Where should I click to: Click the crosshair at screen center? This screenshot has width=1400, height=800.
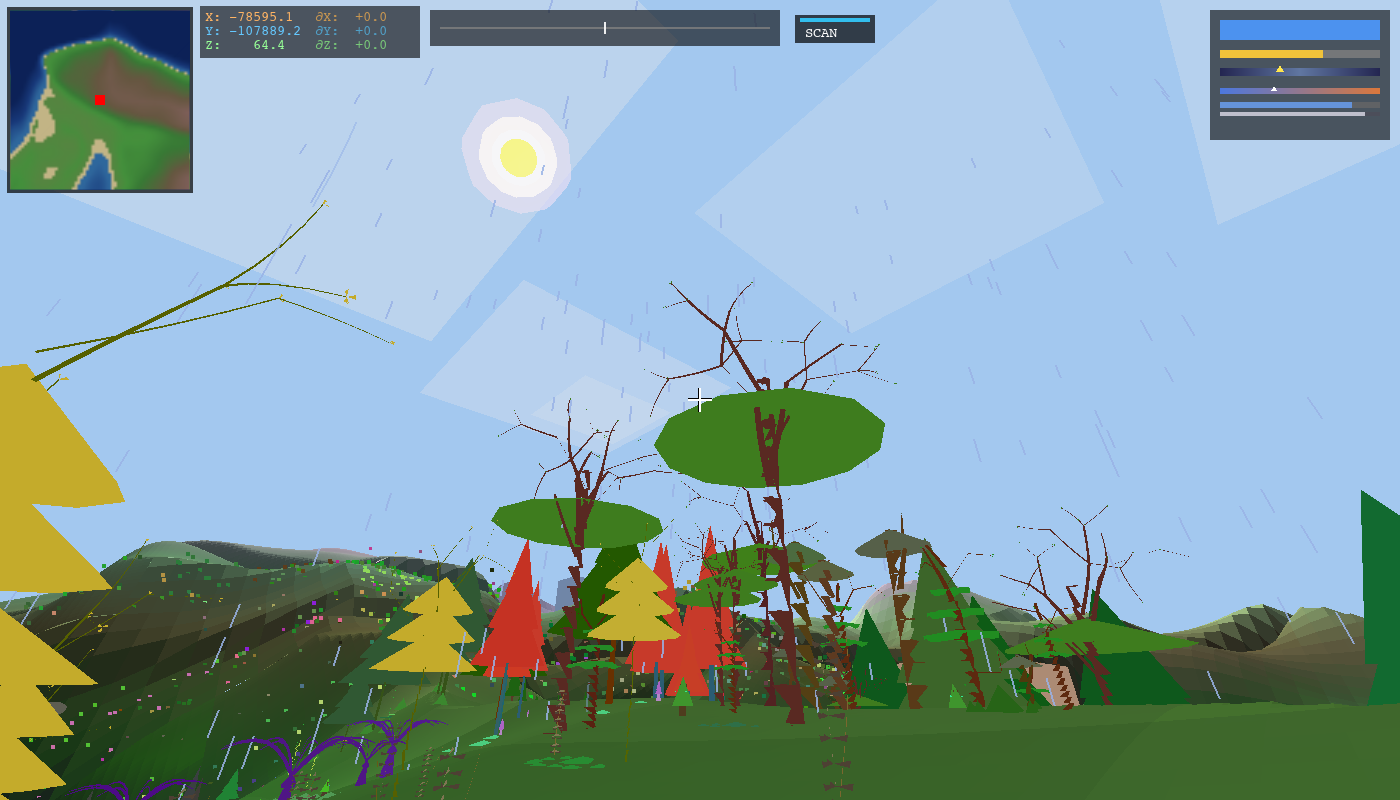[699, 399]
